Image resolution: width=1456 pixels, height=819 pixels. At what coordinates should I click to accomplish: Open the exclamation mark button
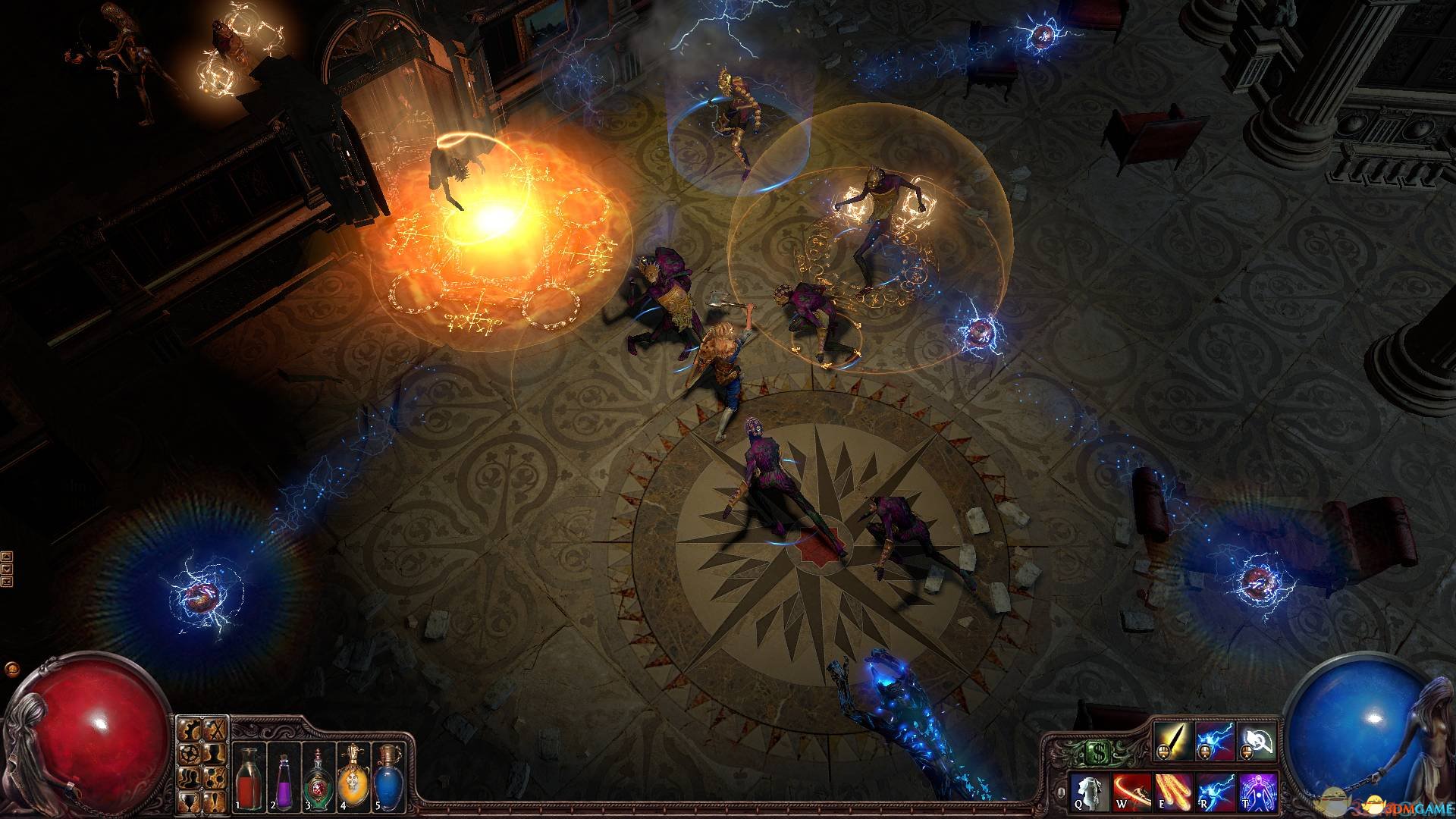(216, 802)
